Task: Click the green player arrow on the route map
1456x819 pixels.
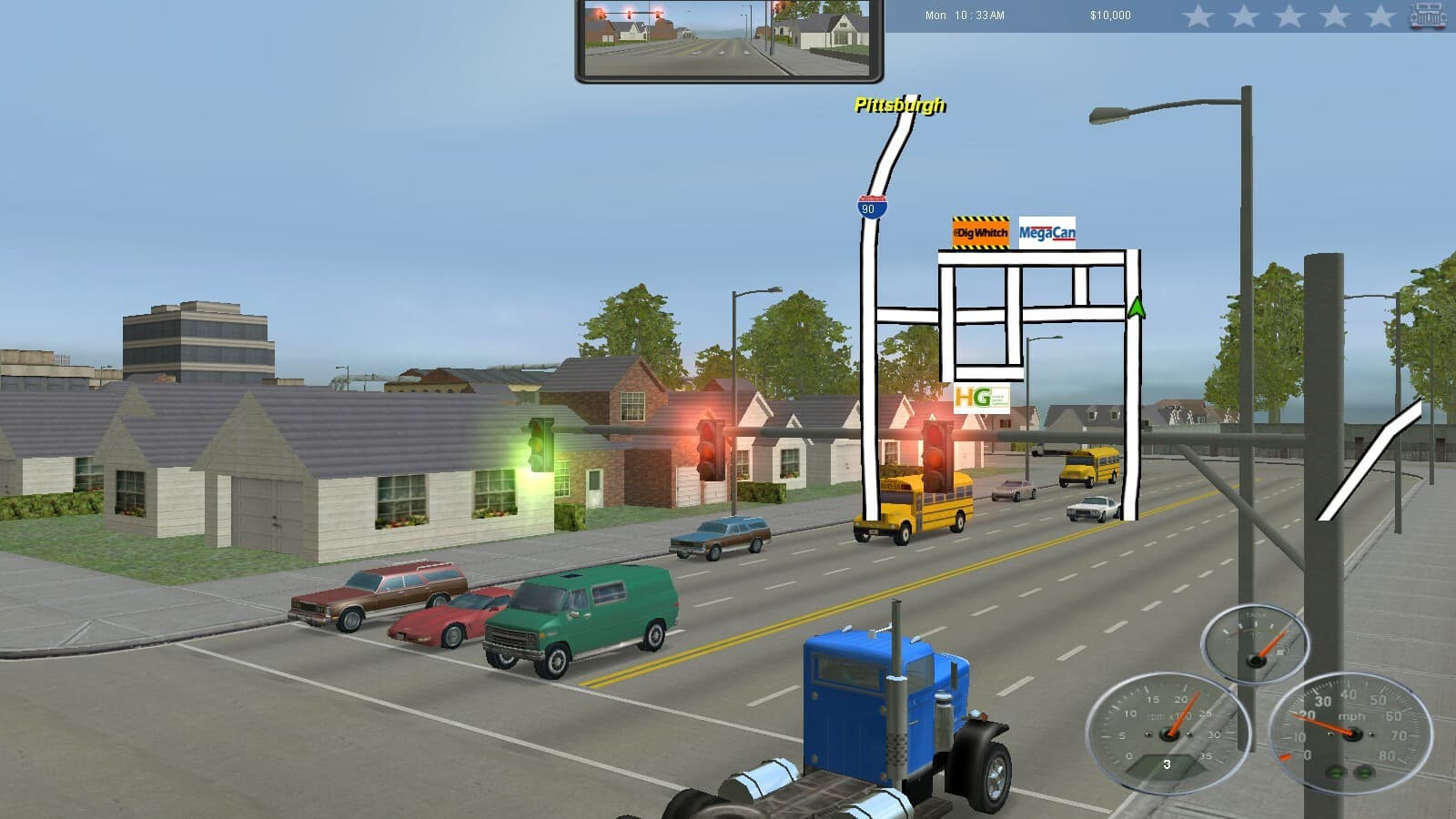Action: tap(1137, 309)
